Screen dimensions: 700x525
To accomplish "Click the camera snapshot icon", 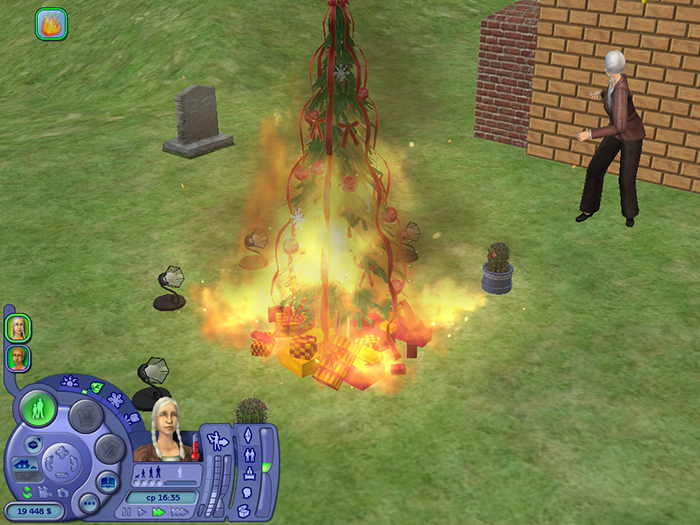I will tap(64, 493).
